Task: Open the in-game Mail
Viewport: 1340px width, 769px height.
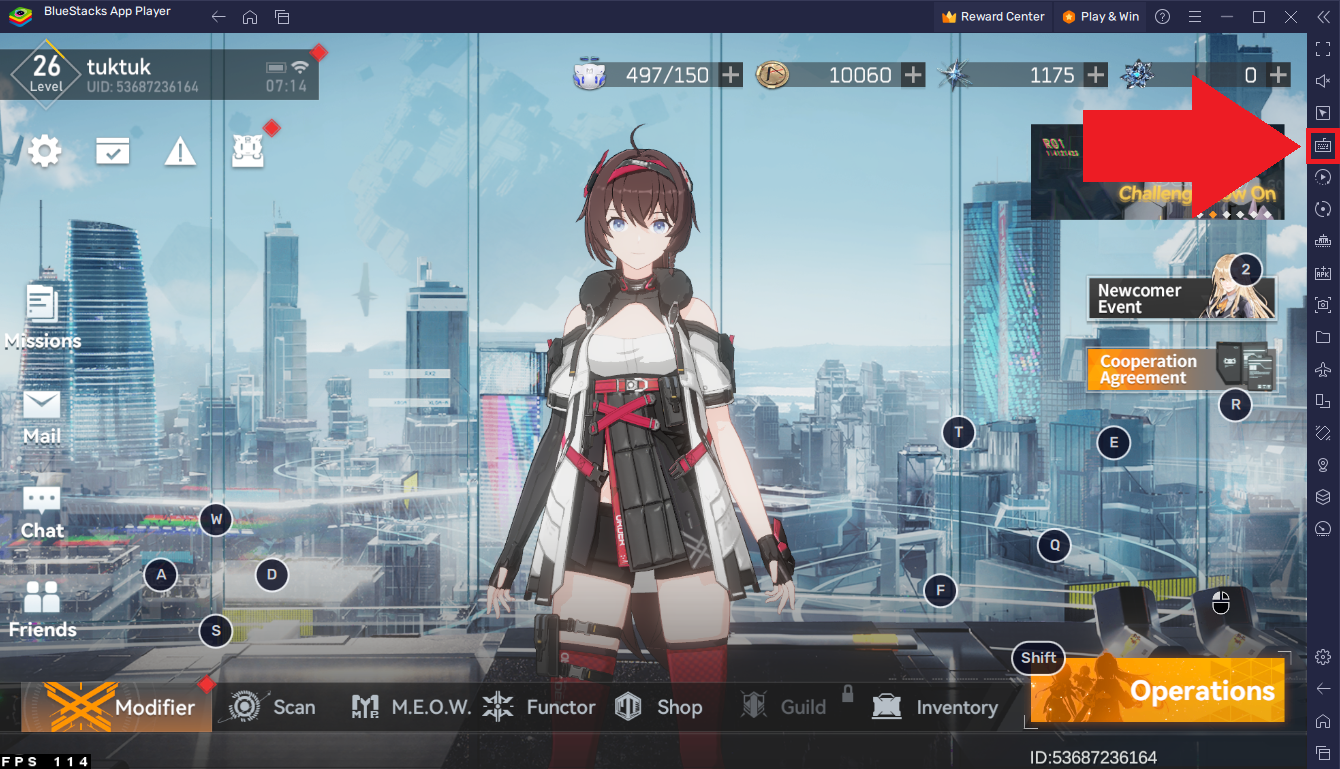Action: coord(42,415)
